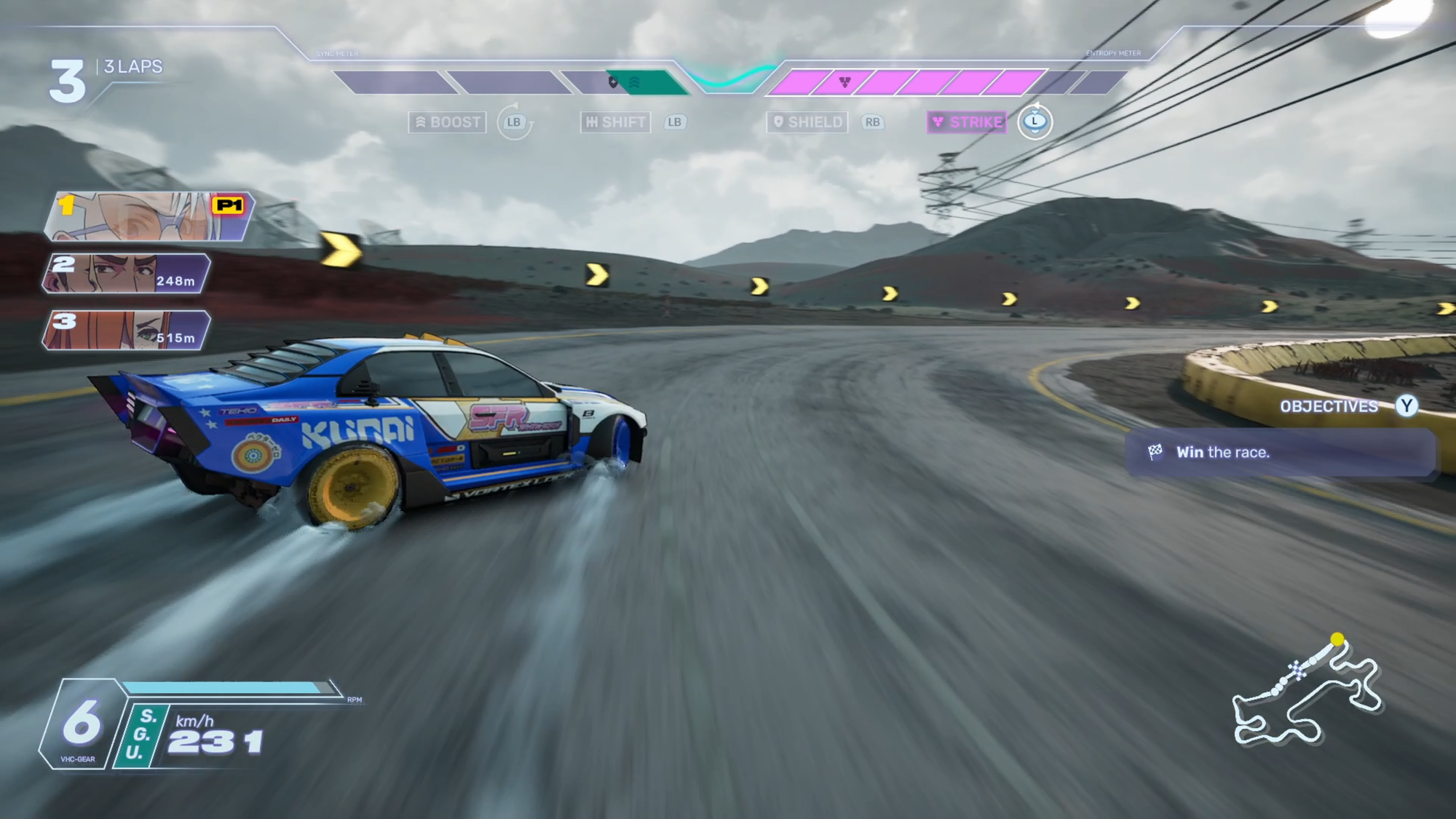Activate the Shield ability
The width and height of the screenshot is (1456, 819).
807,122
